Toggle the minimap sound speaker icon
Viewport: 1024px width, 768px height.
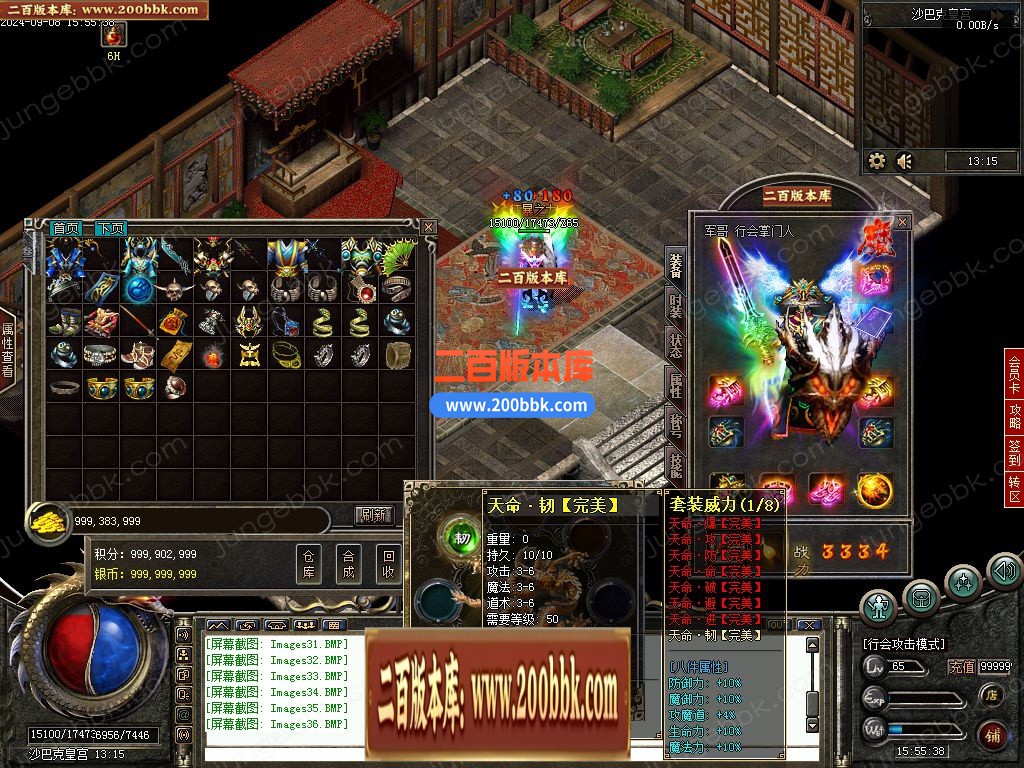[905, 161]
